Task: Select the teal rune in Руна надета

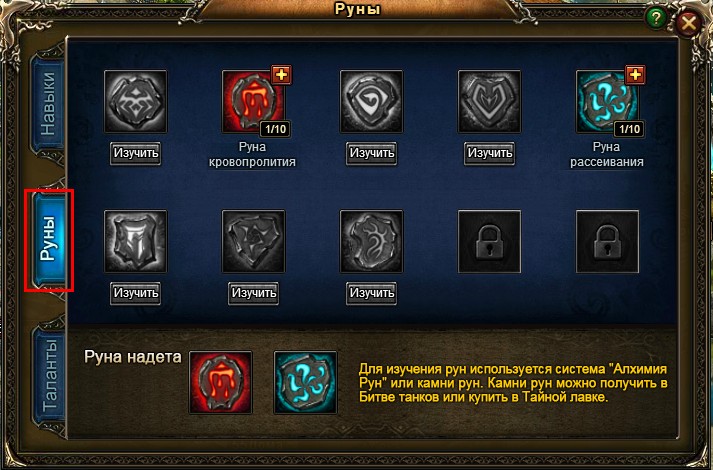Action: tap(305, 382)
